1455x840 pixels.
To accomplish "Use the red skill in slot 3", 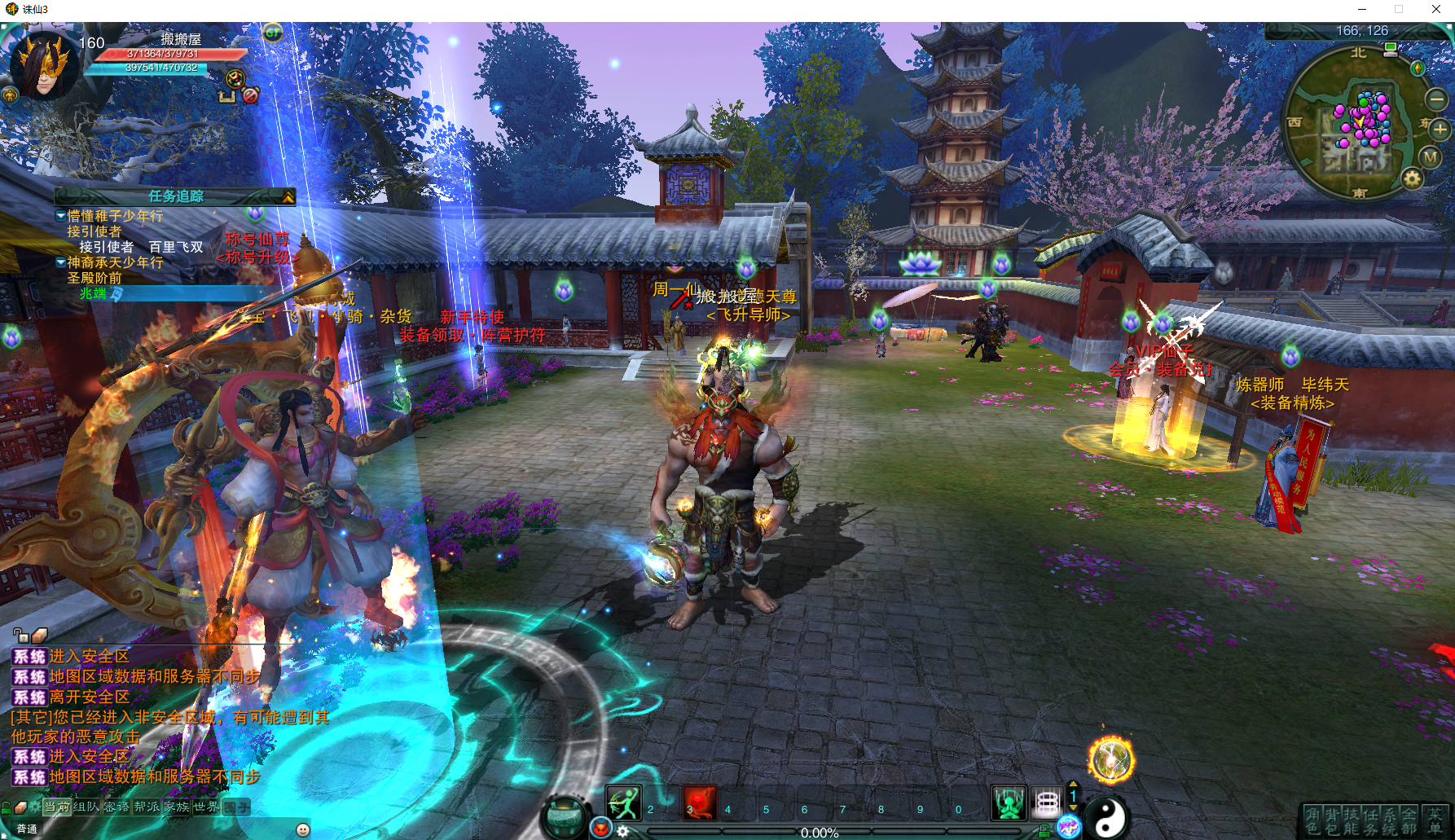I will (x=699, y=803).
